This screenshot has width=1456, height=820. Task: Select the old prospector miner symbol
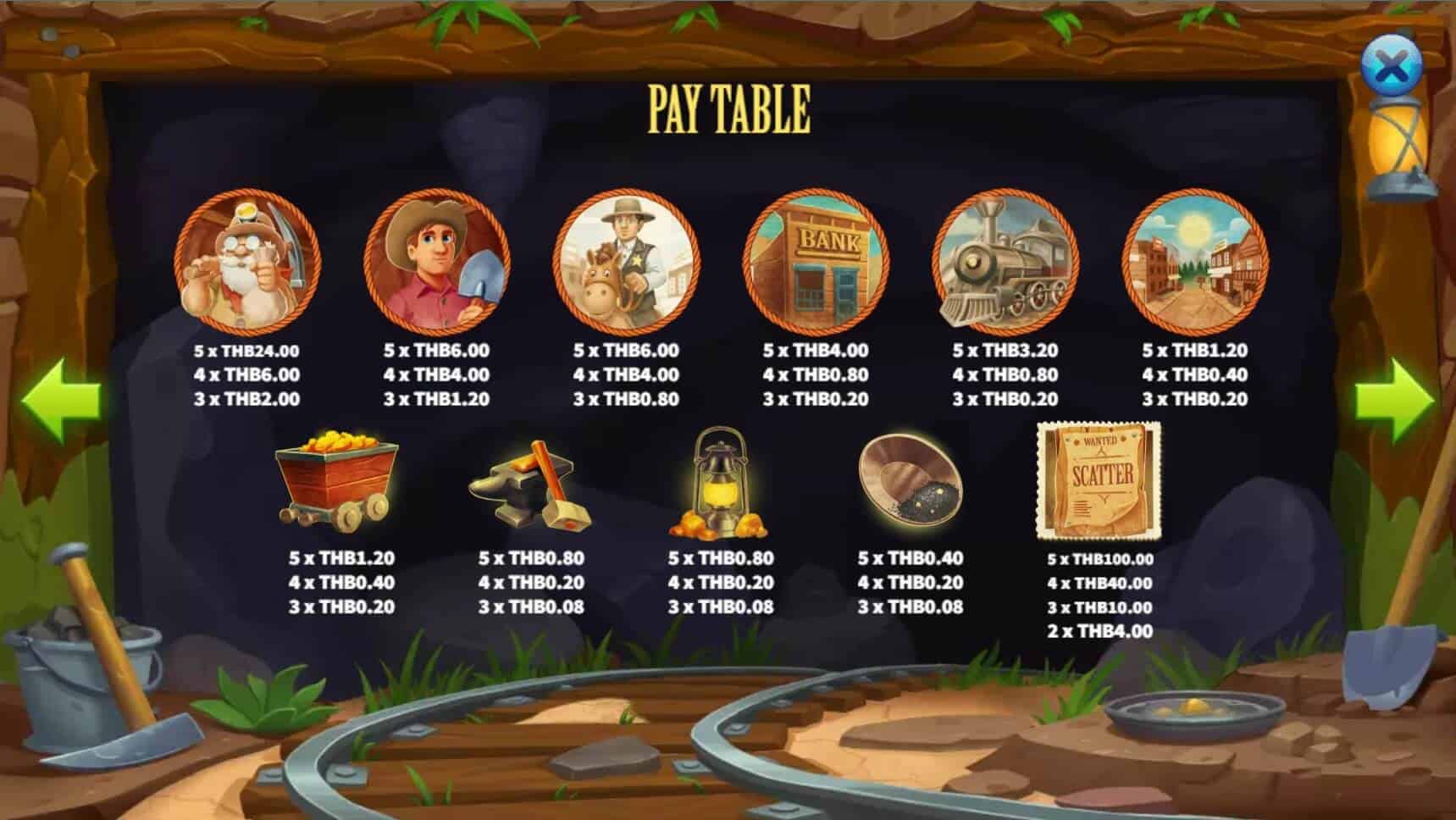pos(246,263)
